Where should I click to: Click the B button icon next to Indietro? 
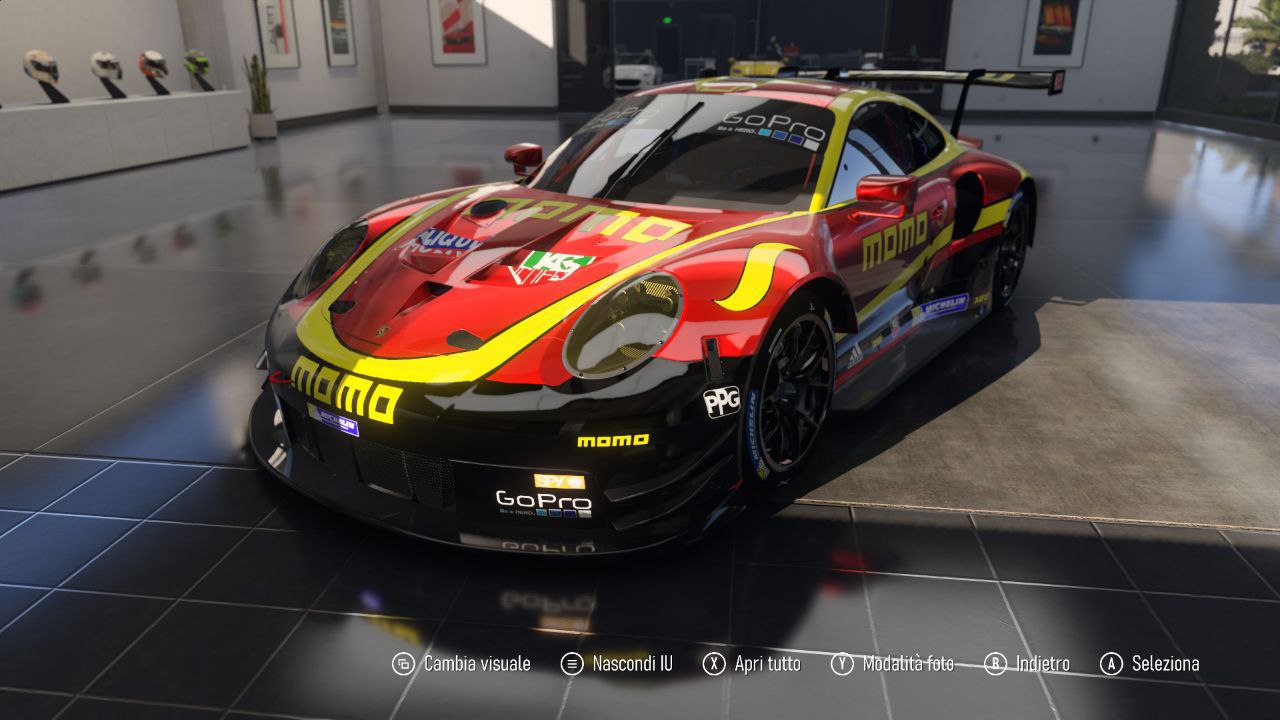[x=995, y=663]
